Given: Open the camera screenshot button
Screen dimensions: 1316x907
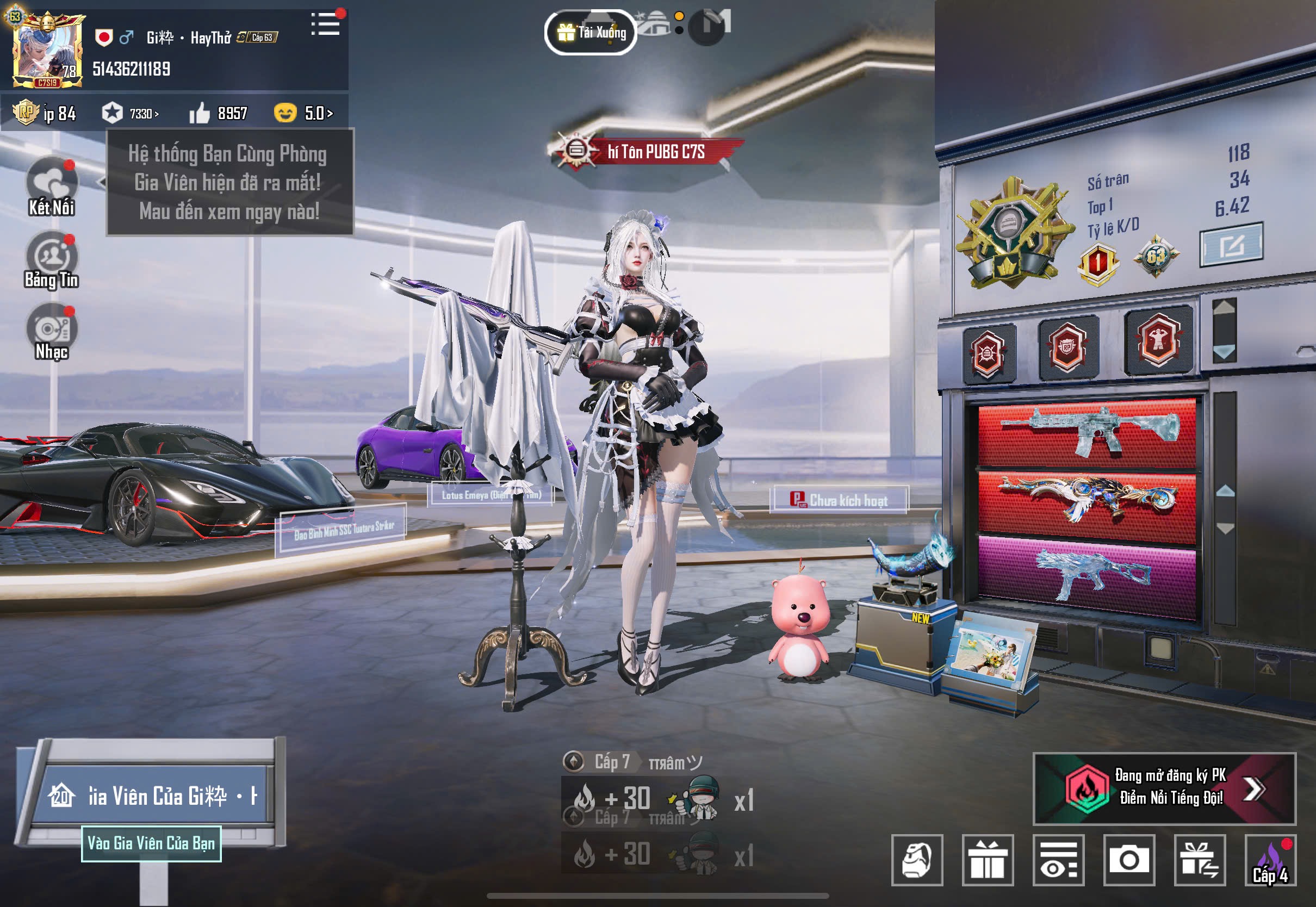Looking at the screenshot, I should (1129, 860).
